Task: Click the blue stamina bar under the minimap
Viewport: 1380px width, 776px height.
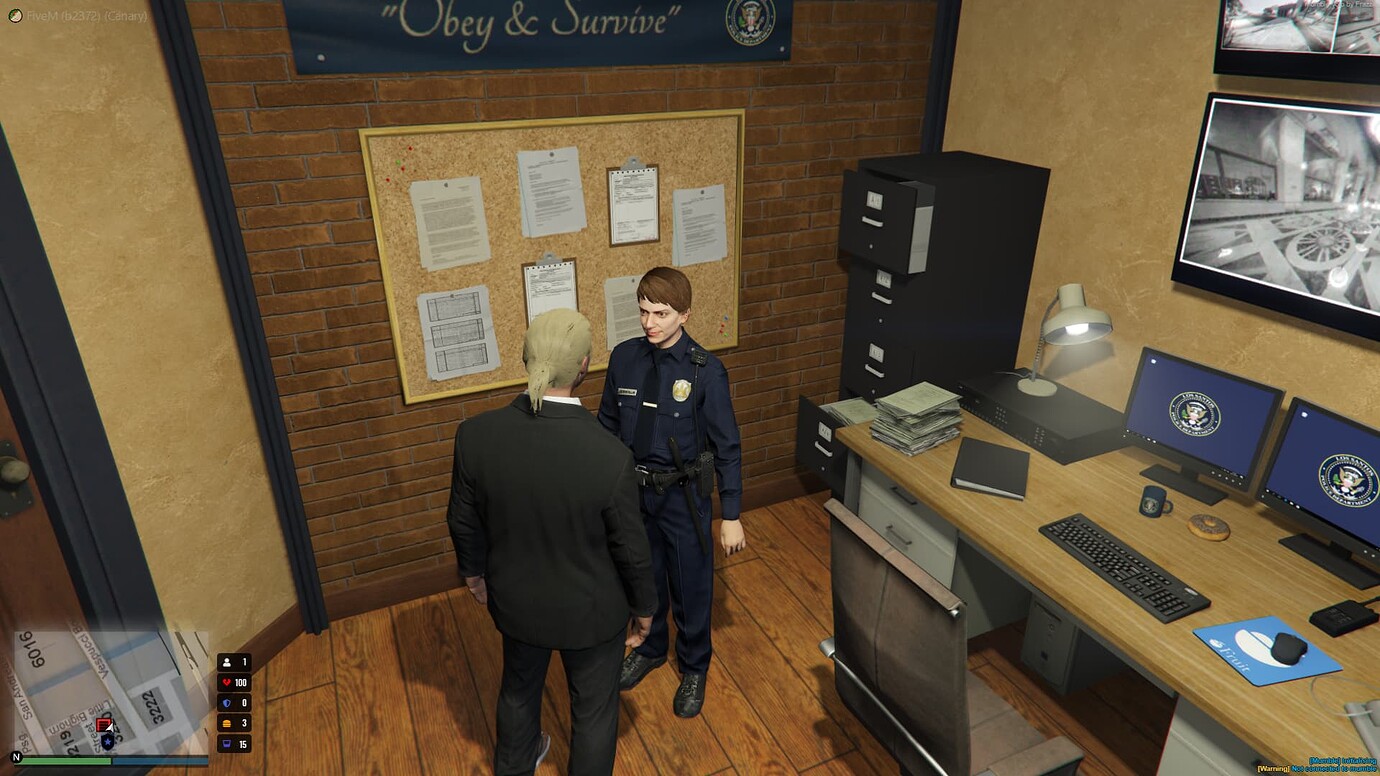Action: [160, 760]
